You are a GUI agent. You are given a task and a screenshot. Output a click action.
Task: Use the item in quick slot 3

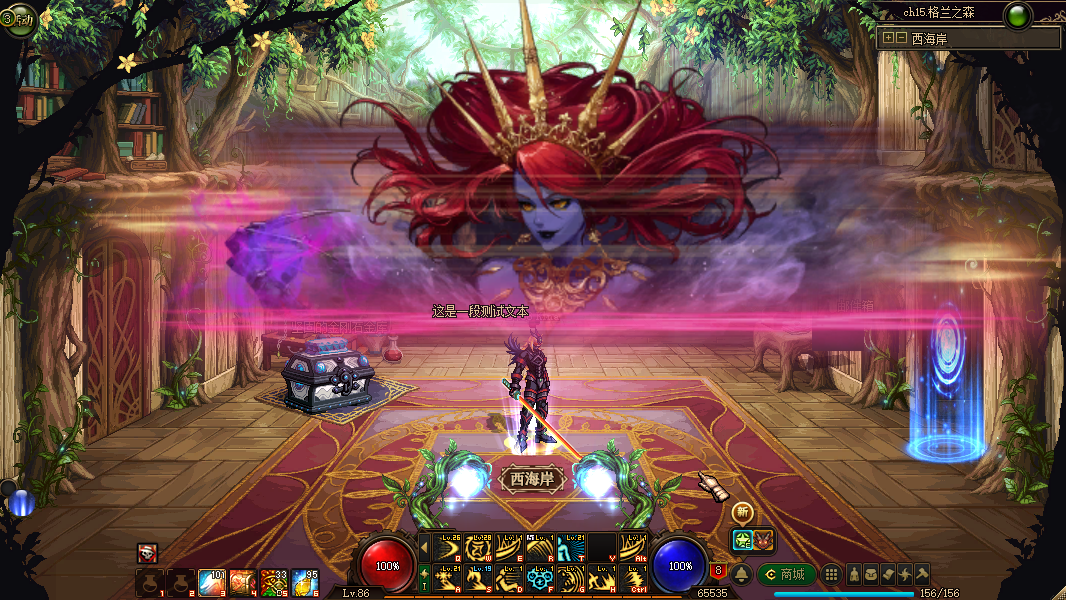coord(211,581)
